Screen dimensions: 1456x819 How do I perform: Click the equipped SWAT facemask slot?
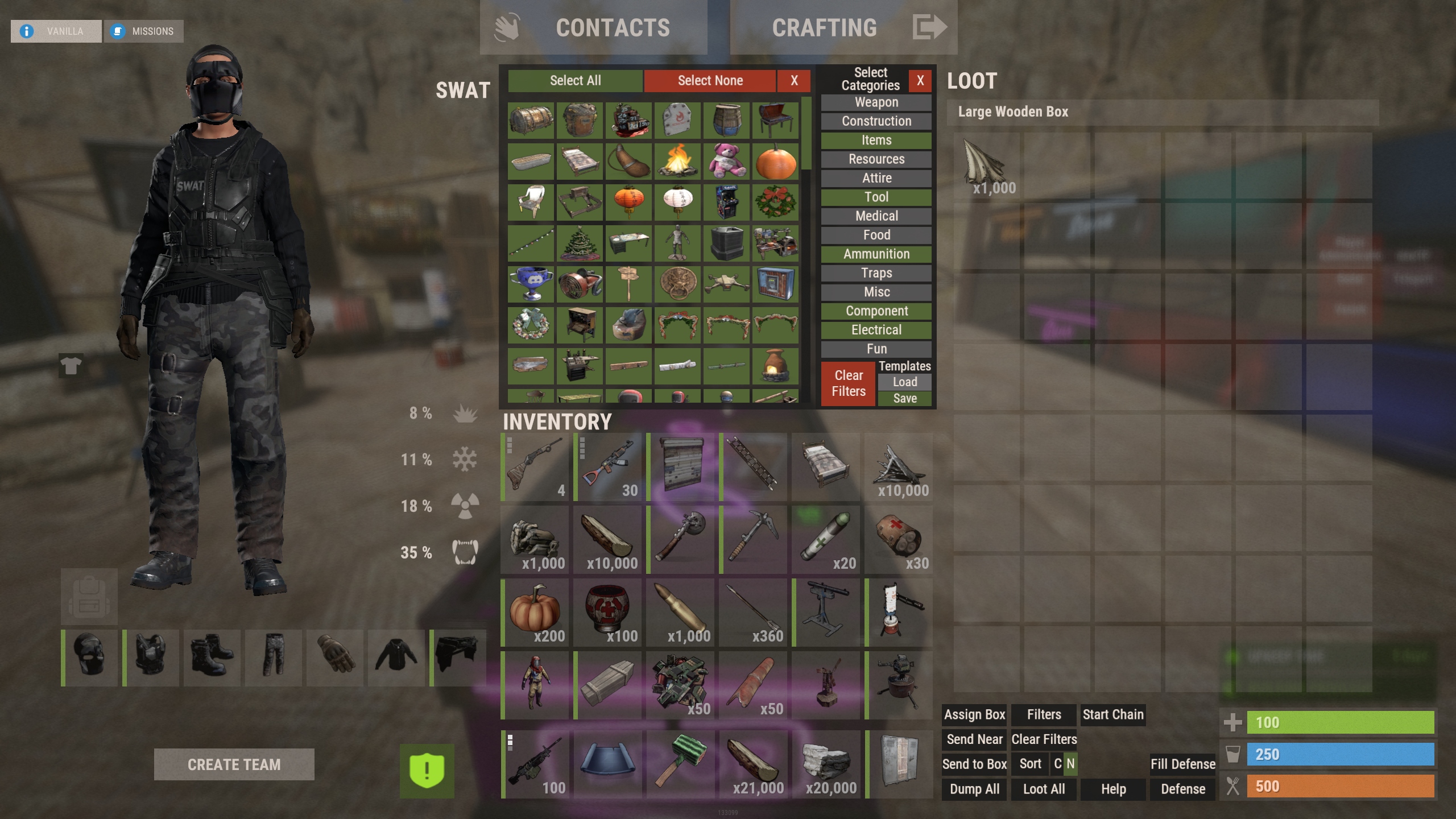(x=89, y=658)
